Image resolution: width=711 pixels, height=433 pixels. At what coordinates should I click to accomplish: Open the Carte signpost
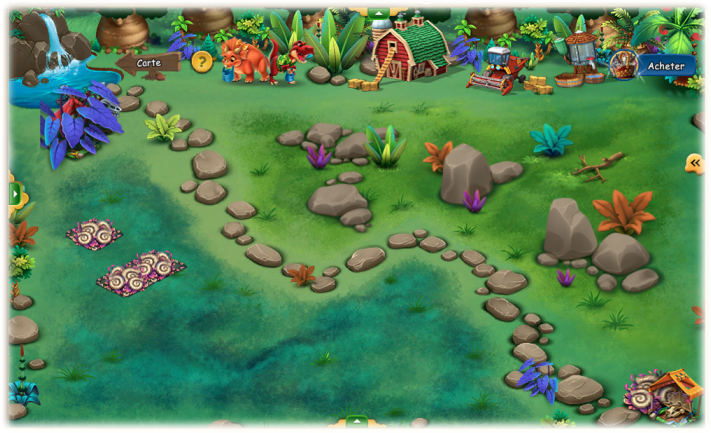click(148, 64)
